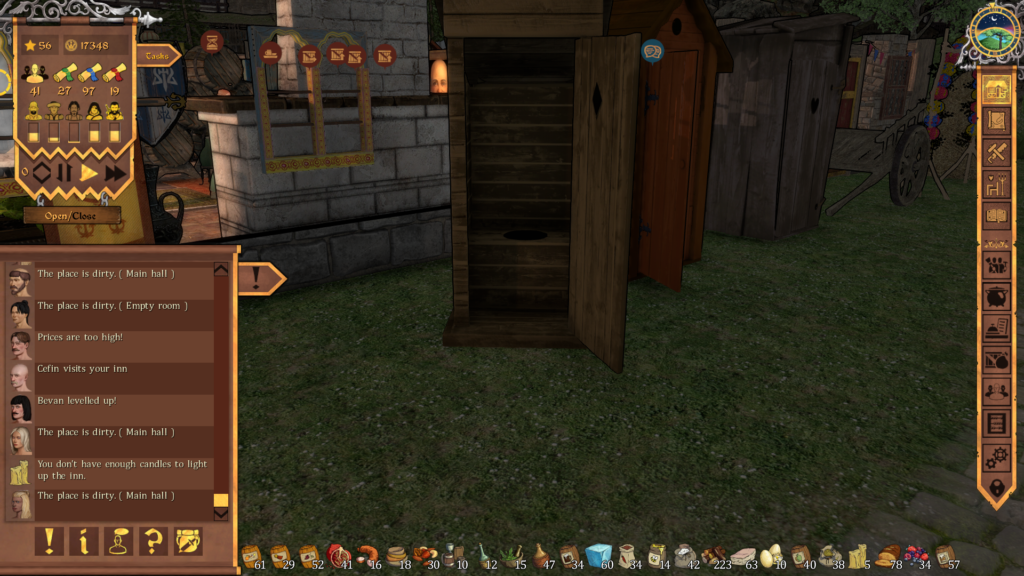Open the piggy bank finances panel
The image size is (1024, 576).
pyautogui.click(x=996, y=297)
